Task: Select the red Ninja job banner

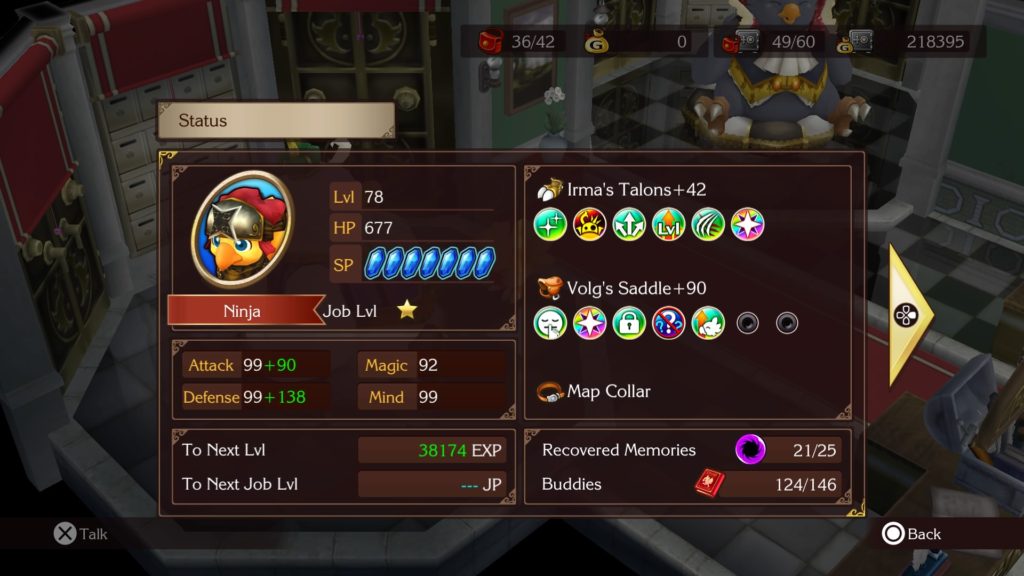Action: pyautogui.click(x=242, y=311)
